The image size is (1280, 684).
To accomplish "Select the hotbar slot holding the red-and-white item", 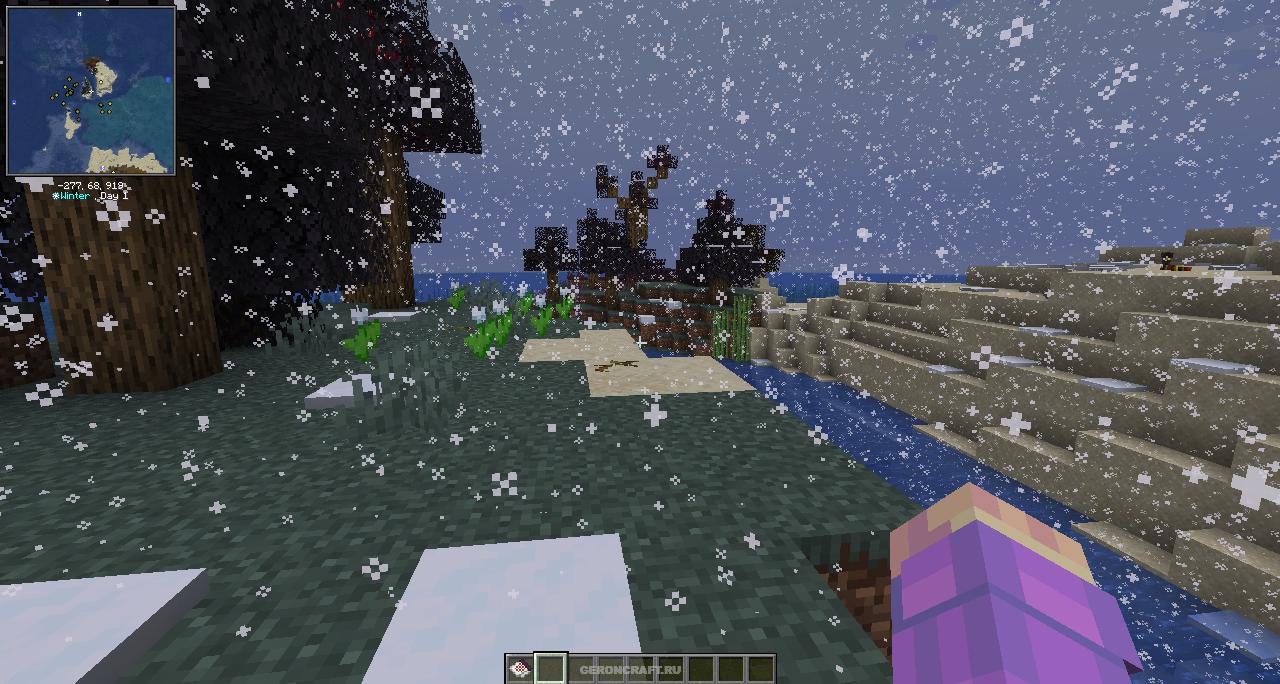I will tap(520, 669).
